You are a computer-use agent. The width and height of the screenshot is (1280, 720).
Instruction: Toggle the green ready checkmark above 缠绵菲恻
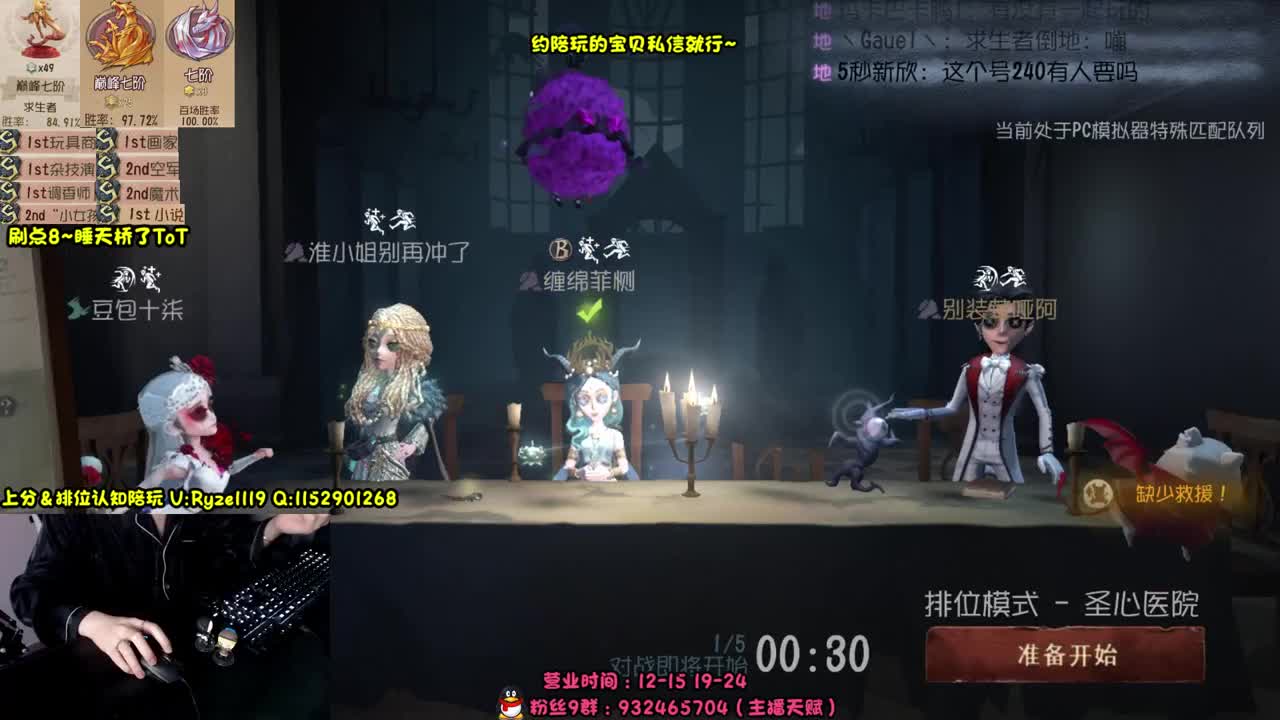click(x=591, y=313)
